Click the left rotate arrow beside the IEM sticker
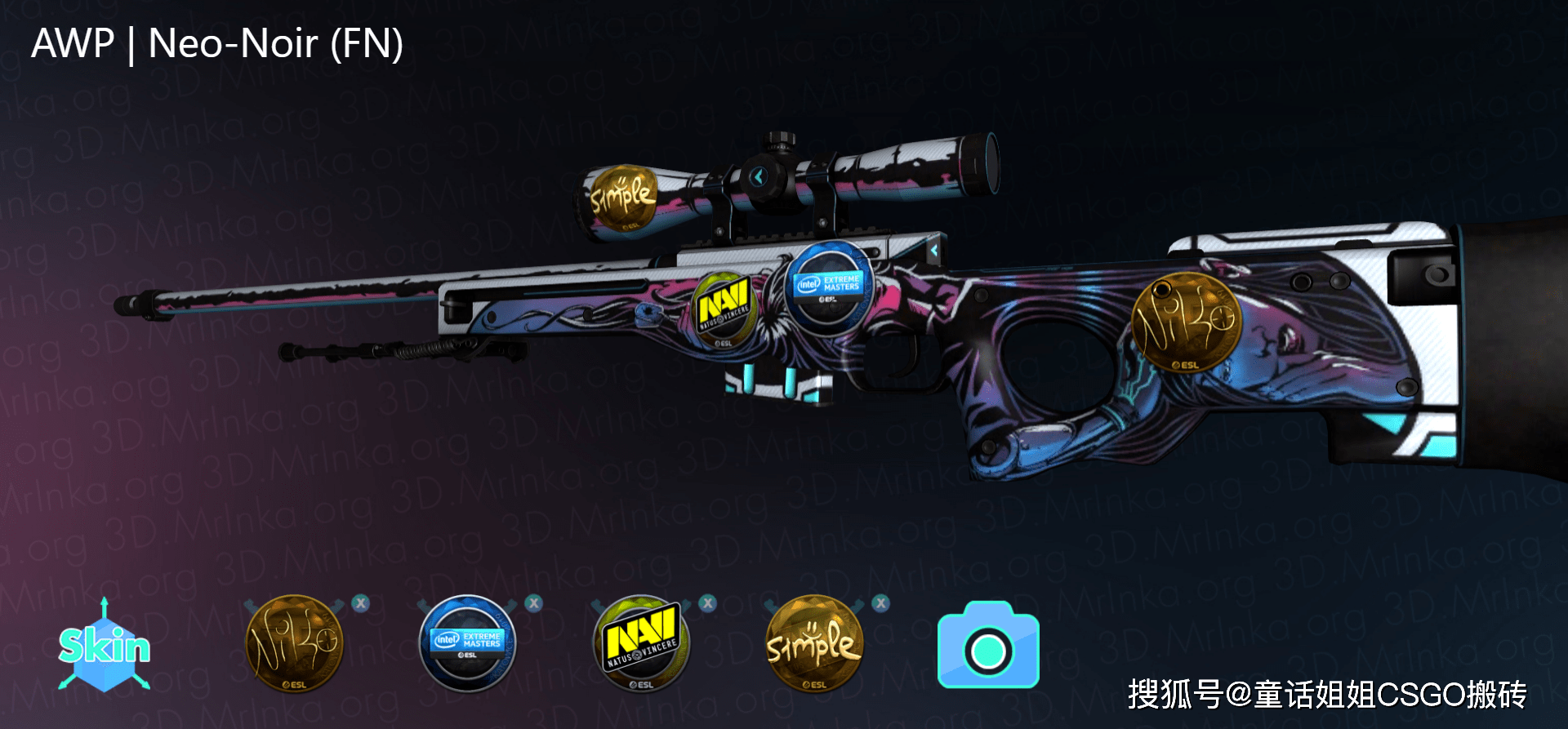 click(x=423, y=604)
